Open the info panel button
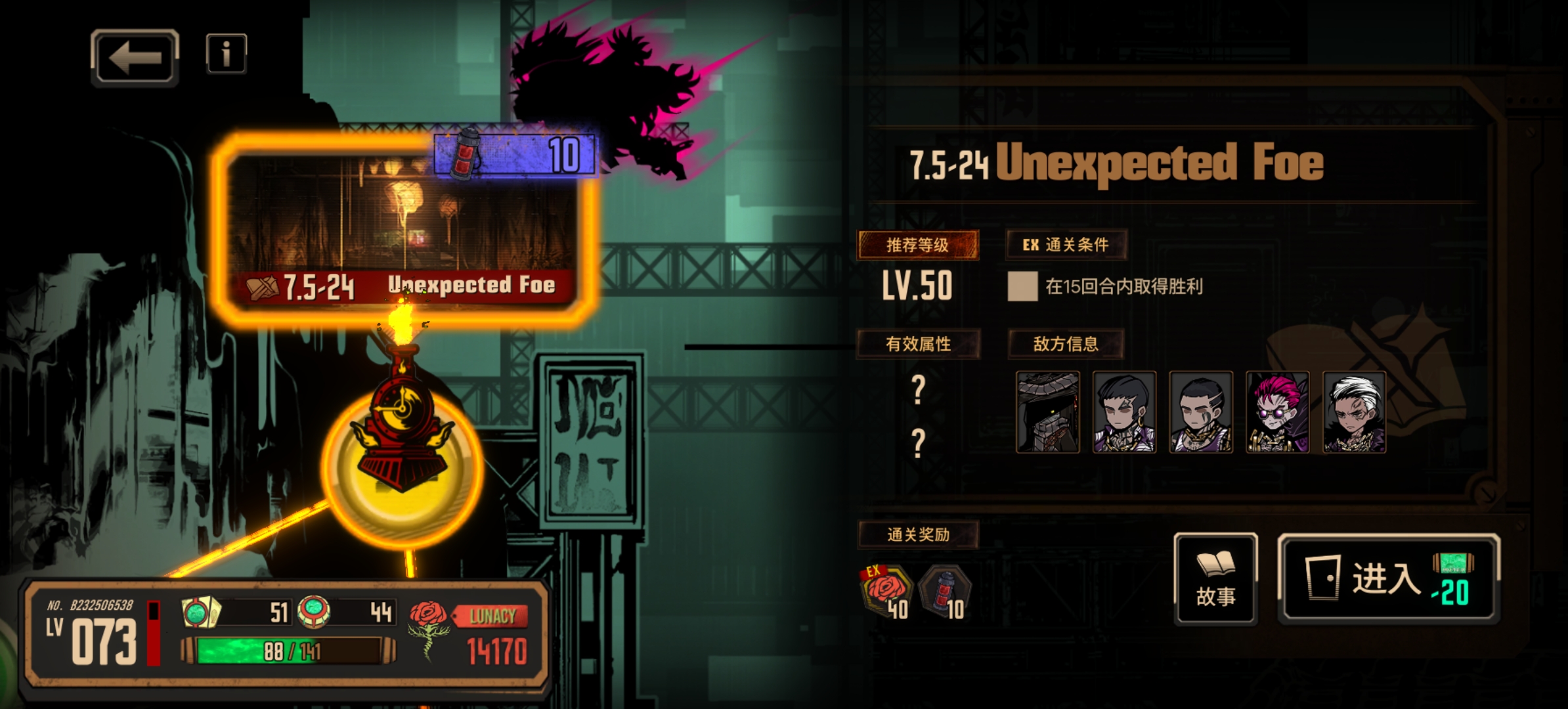The image size is (1568, 709). [x=226, y=54]
